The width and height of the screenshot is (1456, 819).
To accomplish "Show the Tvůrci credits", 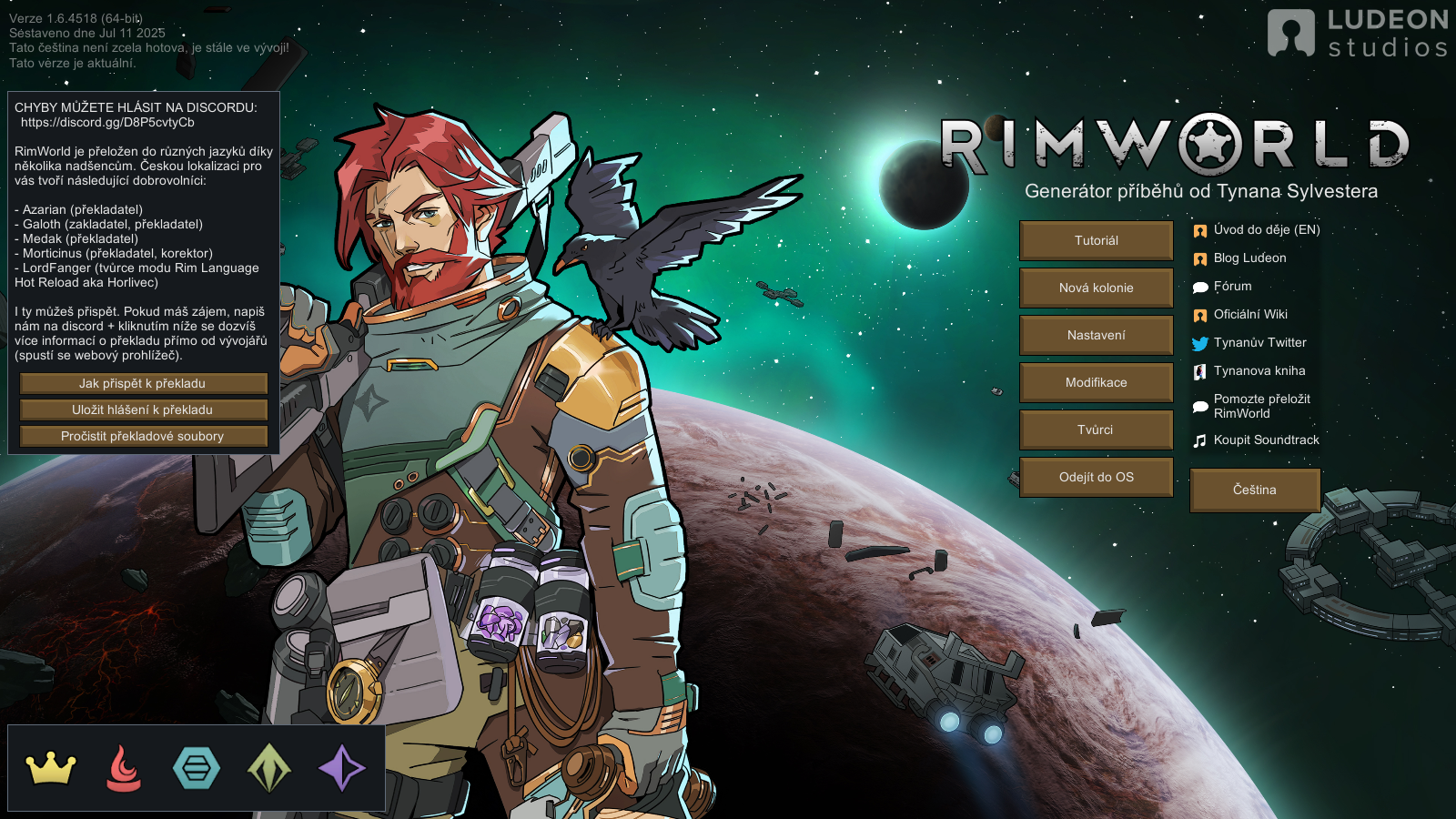I will 1096,430.
